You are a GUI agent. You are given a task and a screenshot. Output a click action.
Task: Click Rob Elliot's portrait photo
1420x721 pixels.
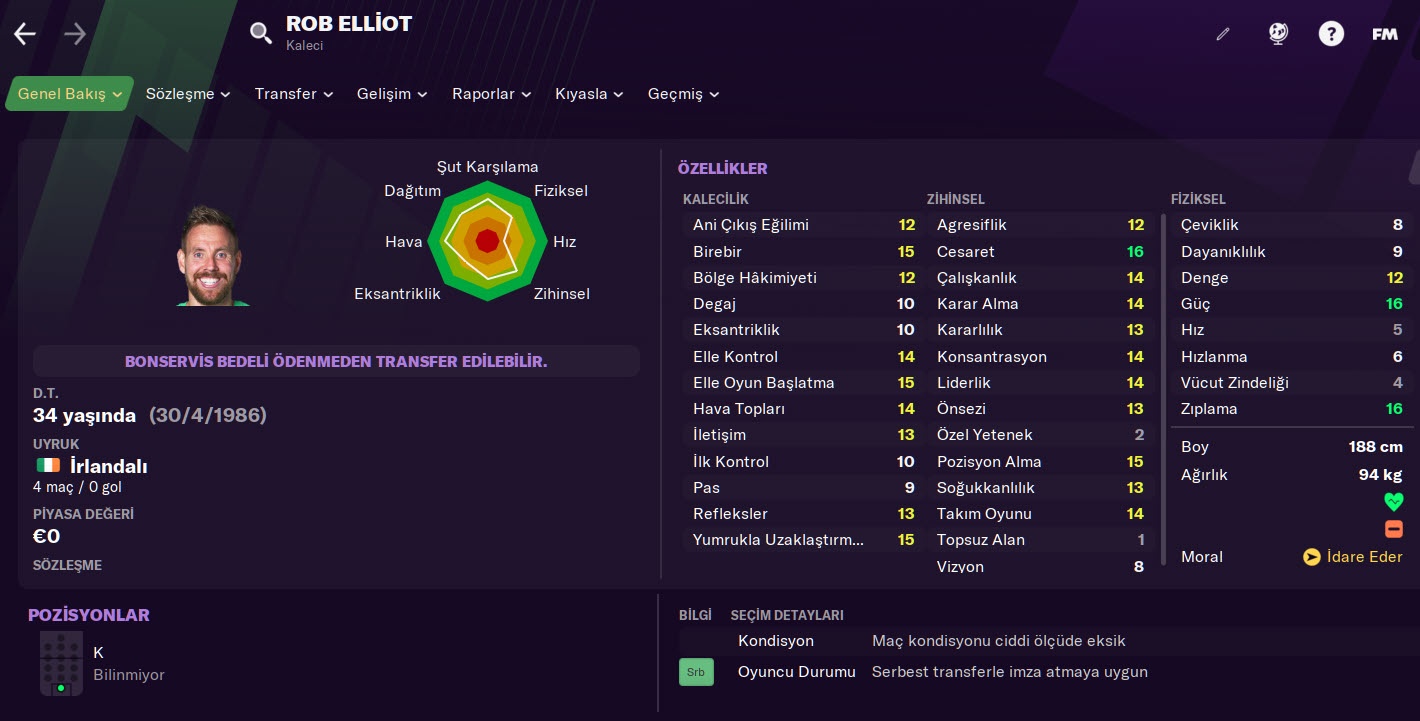tap(210, 257)
